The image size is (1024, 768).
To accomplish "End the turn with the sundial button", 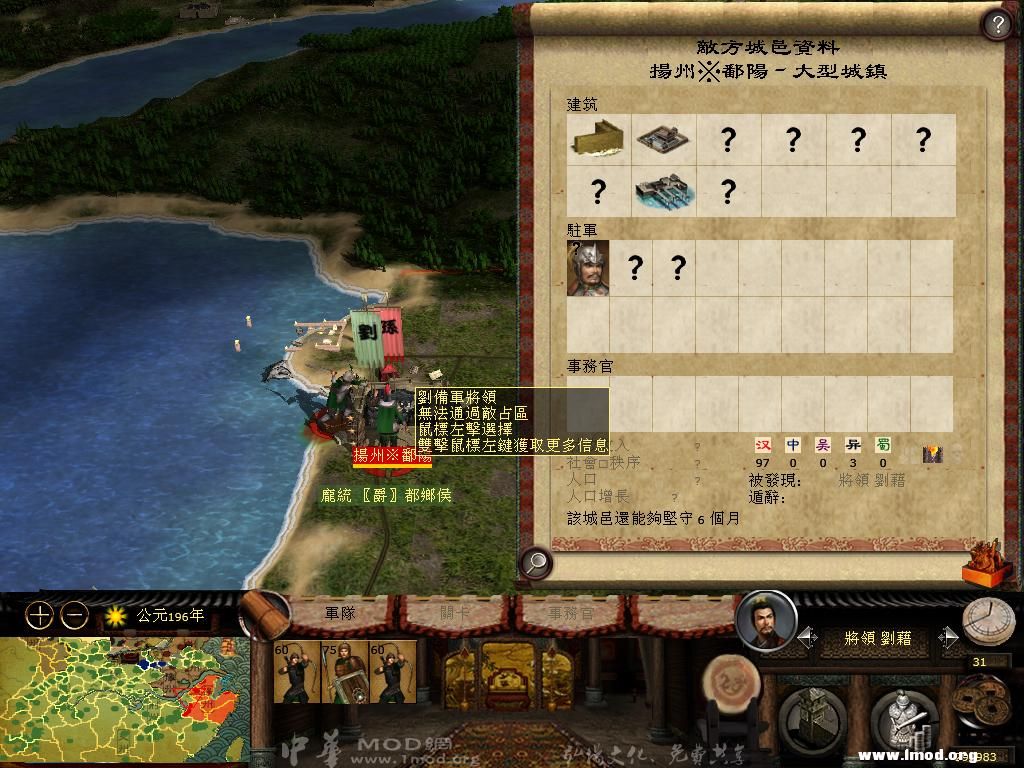I will [988, 621].
